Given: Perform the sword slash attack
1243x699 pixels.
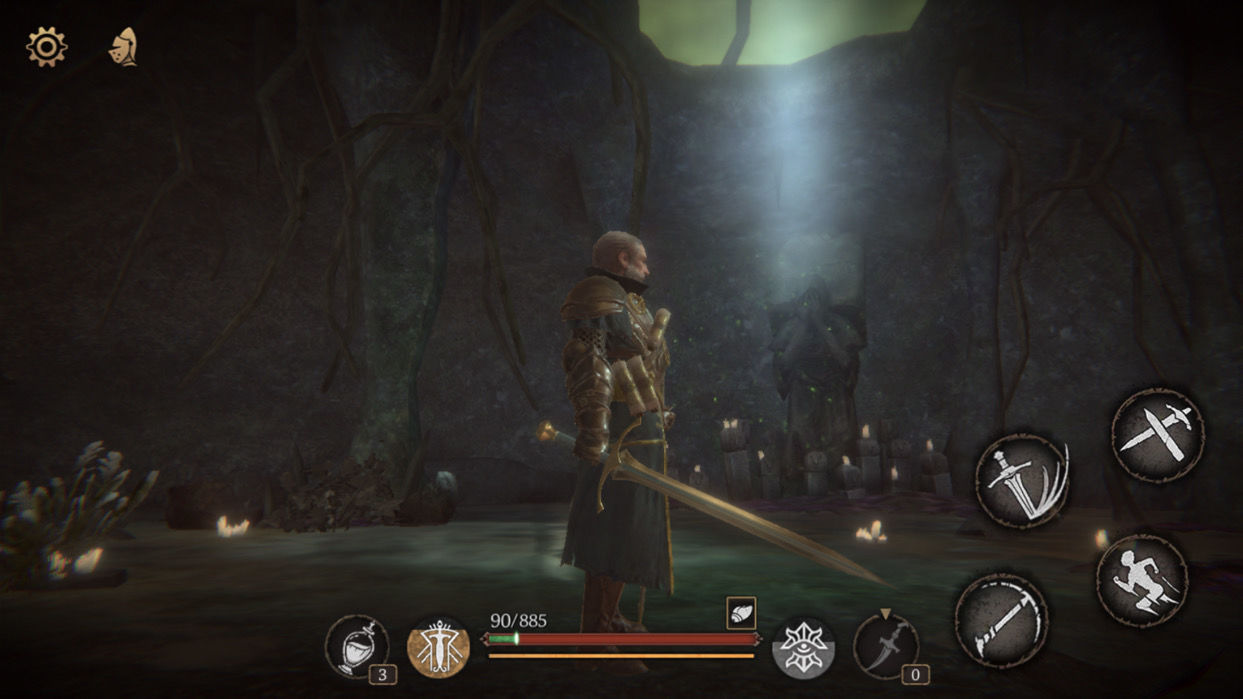Looking at the screenshot, I should tap(1022, 481).
